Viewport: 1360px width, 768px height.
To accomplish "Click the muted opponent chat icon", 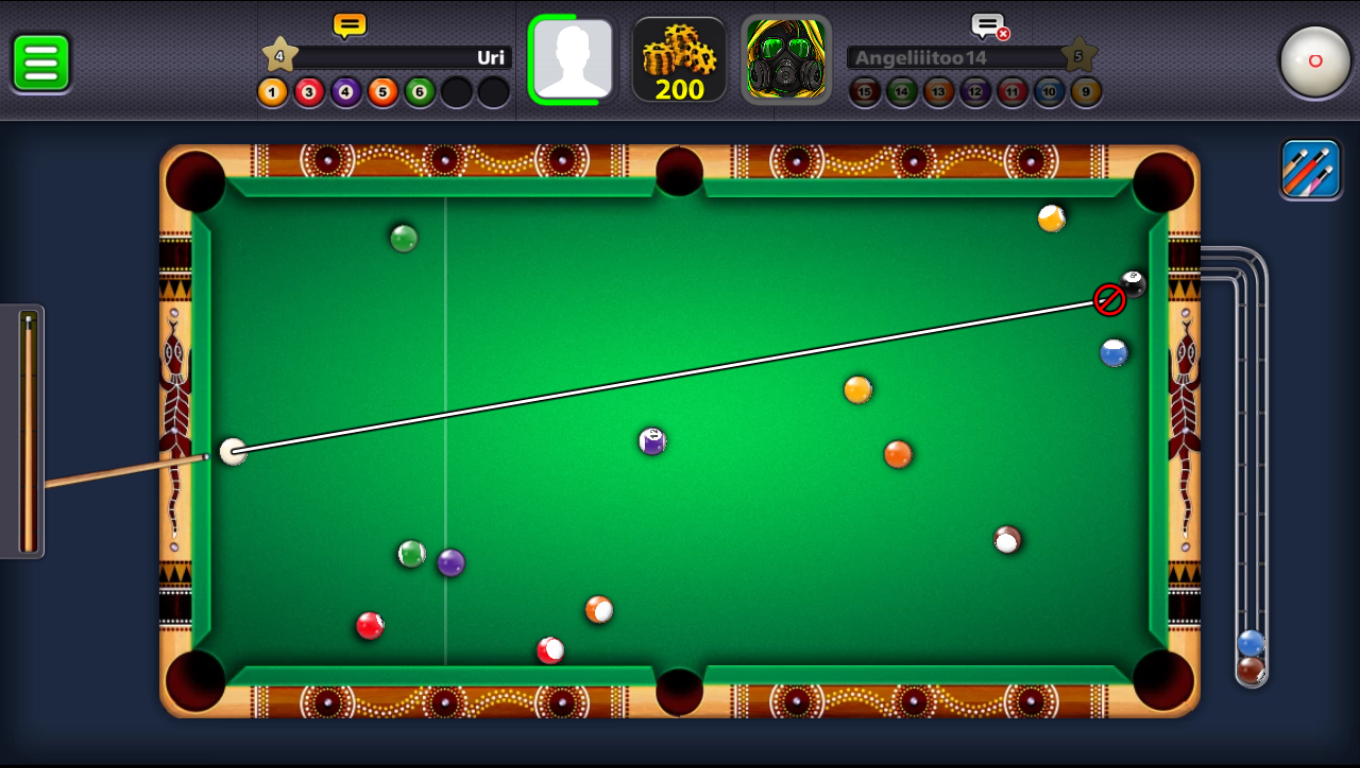I will (988, 27).
